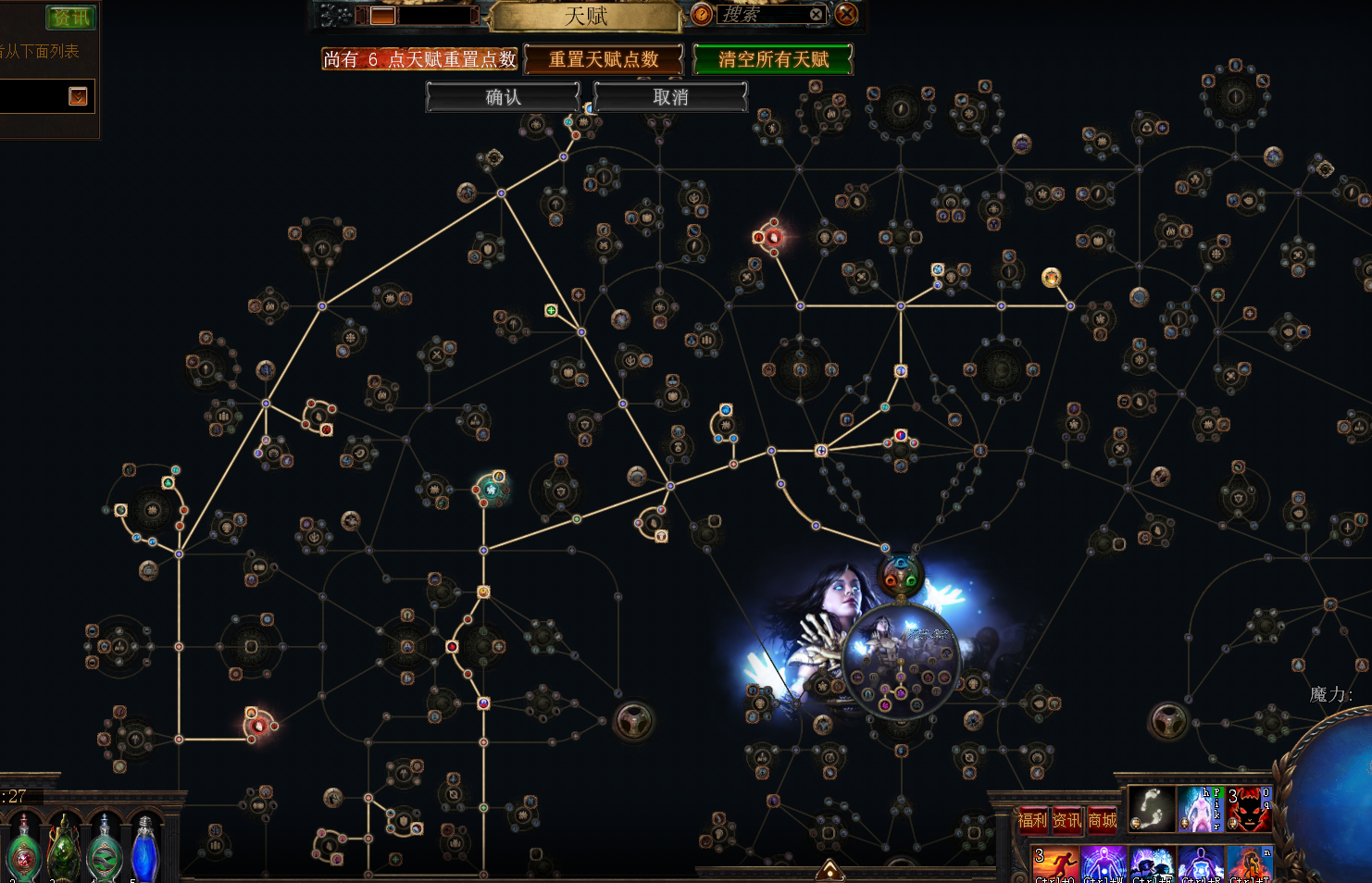This screenshot has width=1372, height=883.
Task: Open the red 资讯 news button
Action: pyautogui.click(x=1067, y=820)
